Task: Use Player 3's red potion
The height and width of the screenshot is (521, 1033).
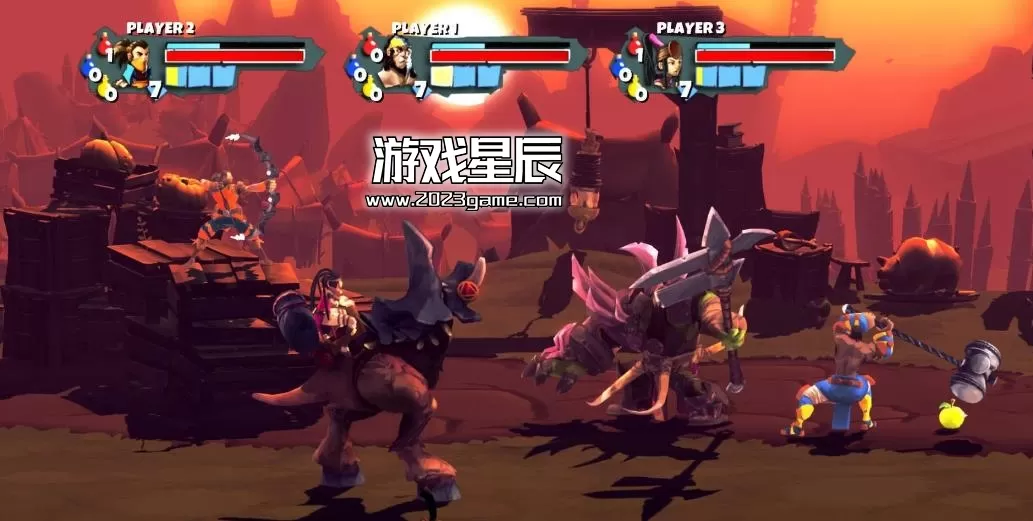Action: pos(633,46)
